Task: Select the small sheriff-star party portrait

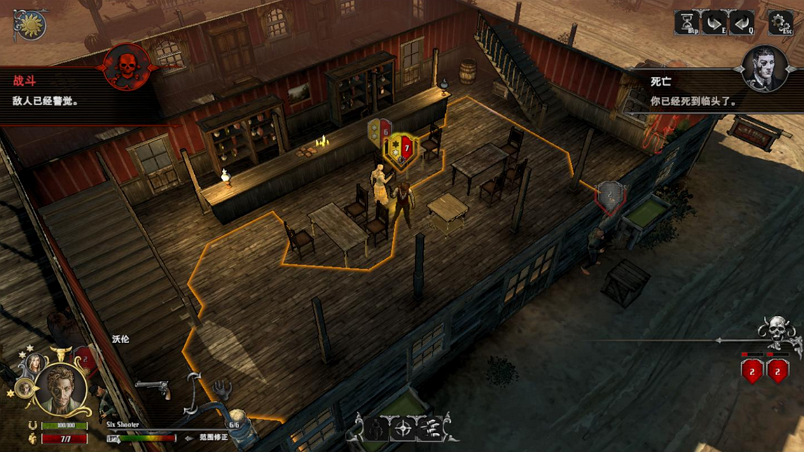Action: (23, 388)
